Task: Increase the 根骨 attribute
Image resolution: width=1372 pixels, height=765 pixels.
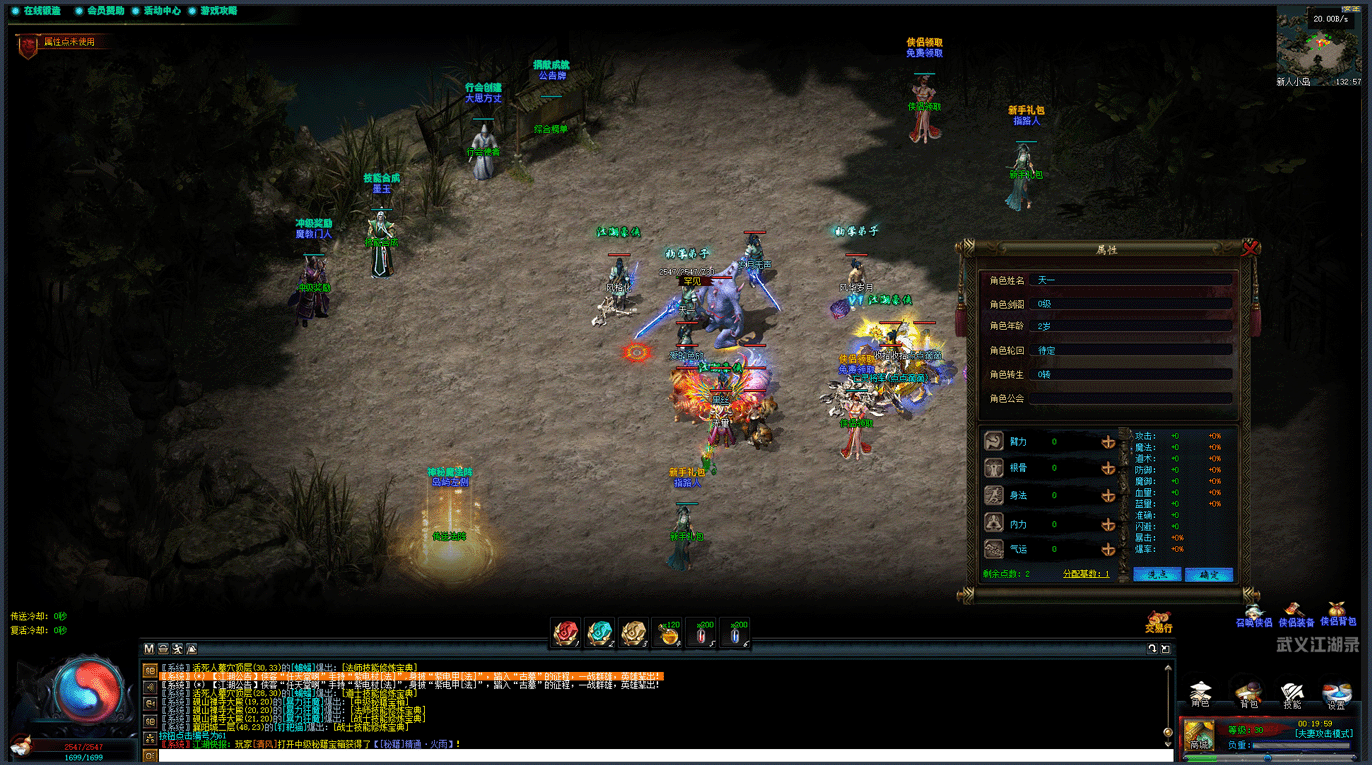Action: coord(1108,468)
